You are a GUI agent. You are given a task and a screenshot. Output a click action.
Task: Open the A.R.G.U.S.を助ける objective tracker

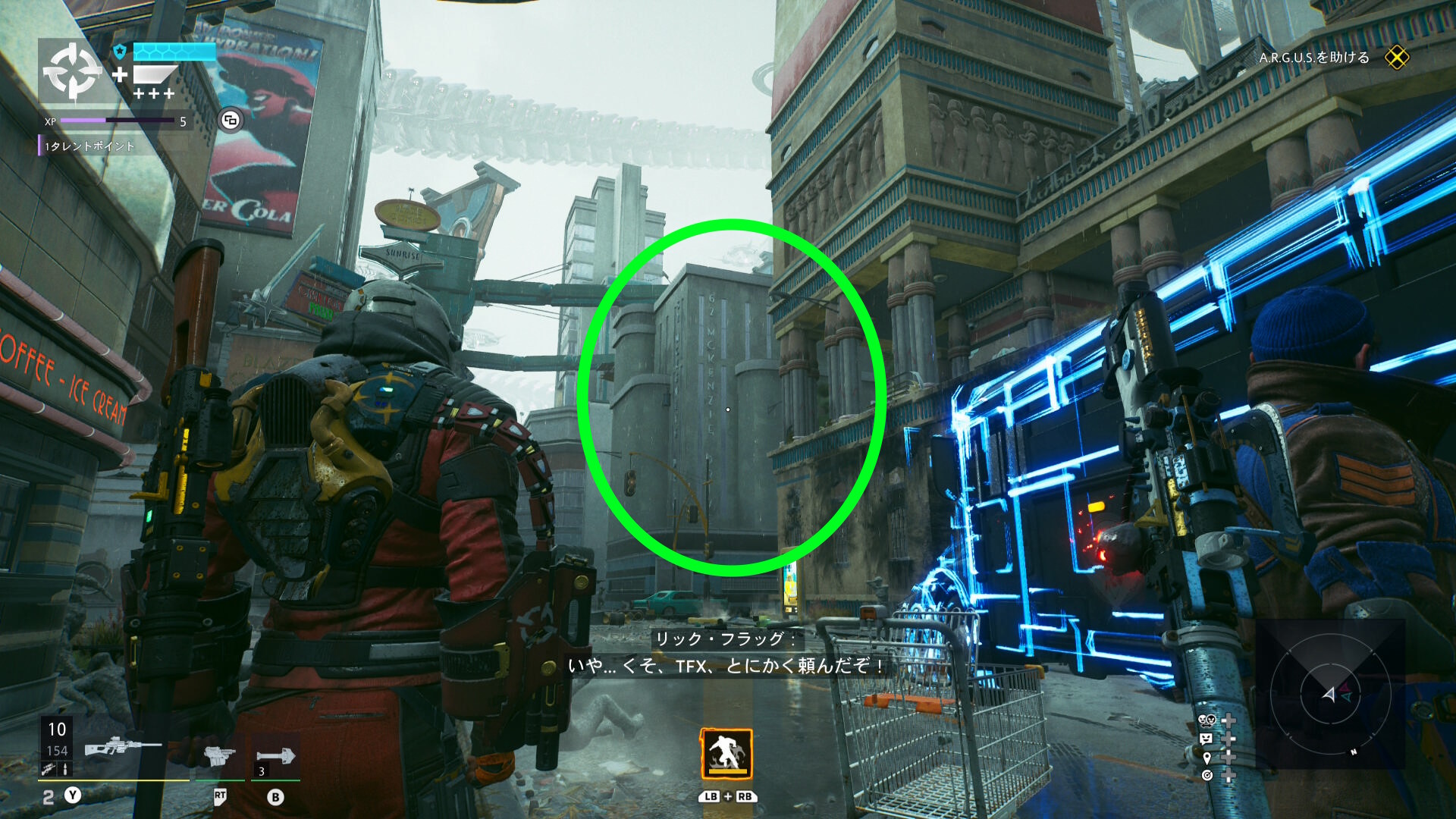[1313, 58]
